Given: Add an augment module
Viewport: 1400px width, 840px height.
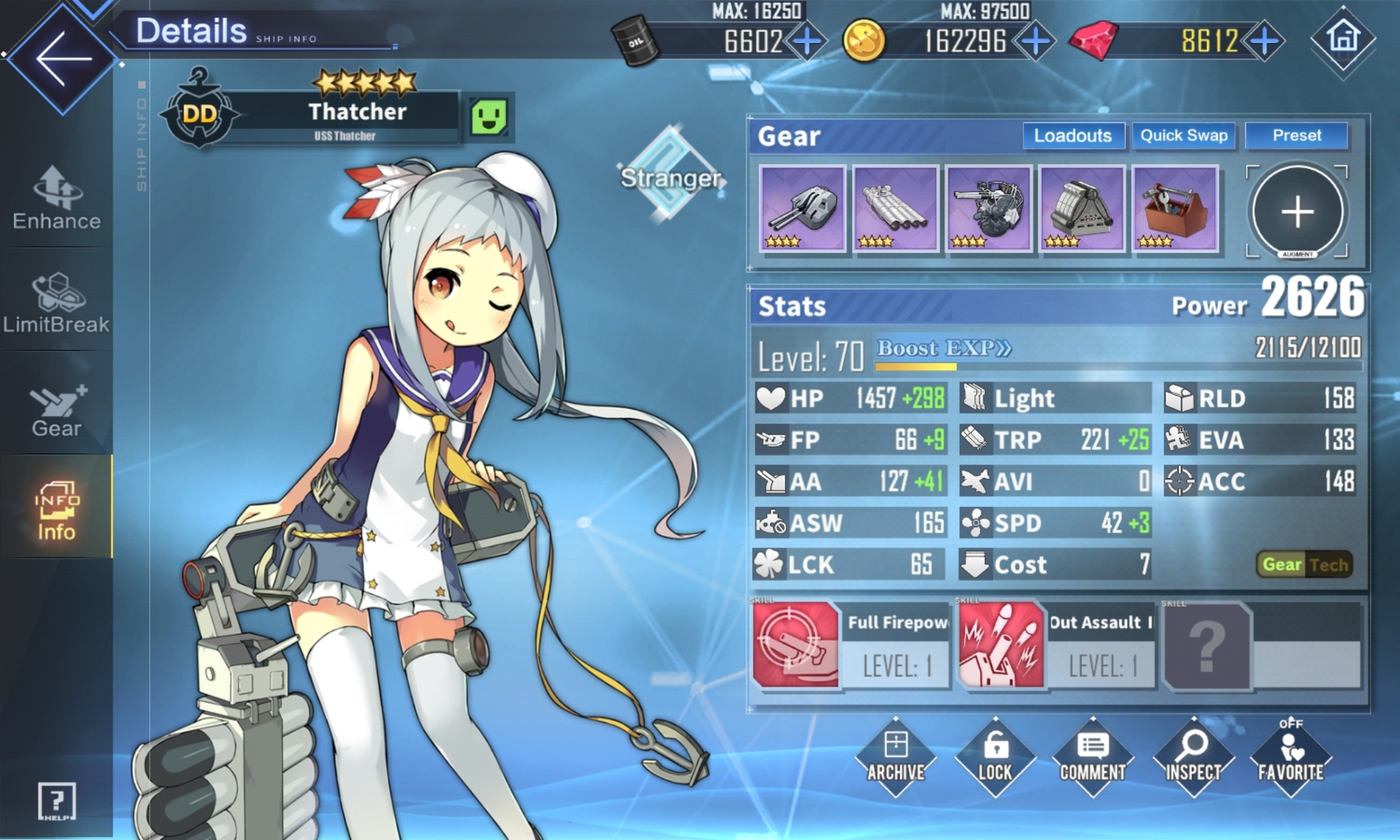Looking at the screenshot, I should pos(1298,211).
